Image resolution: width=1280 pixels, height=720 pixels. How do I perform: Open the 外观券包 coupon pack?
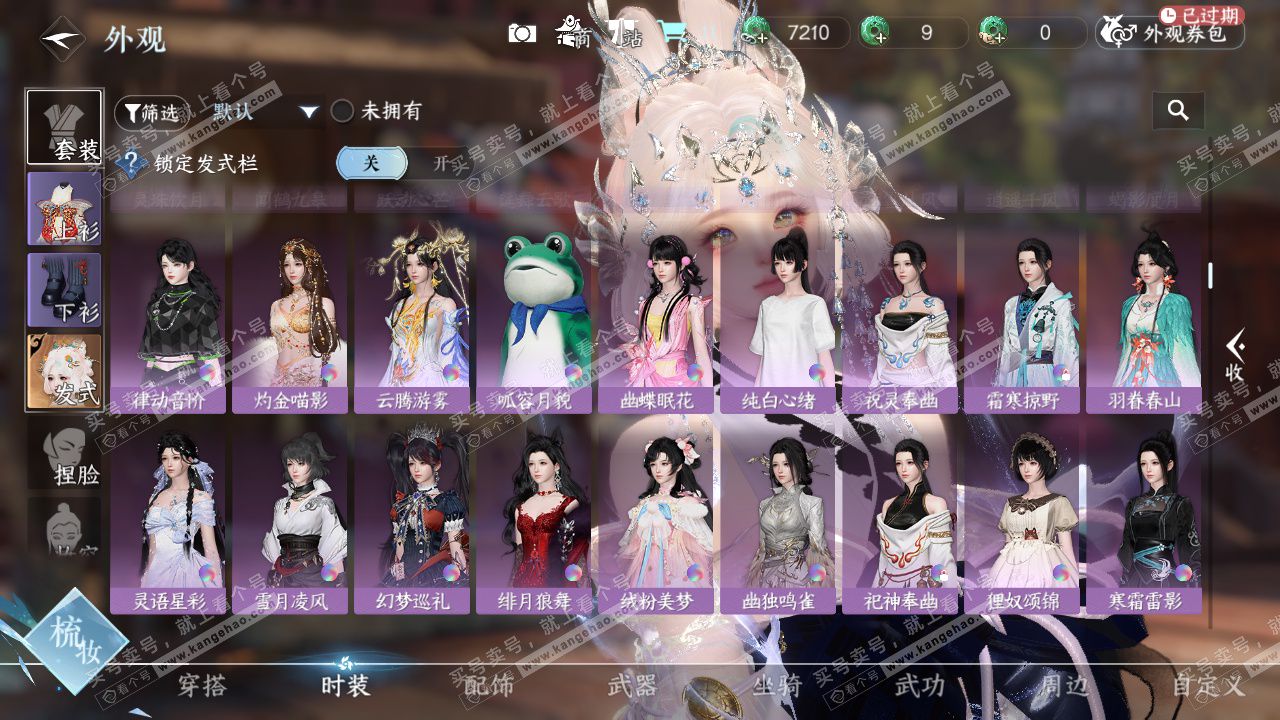coord(1171,34)
